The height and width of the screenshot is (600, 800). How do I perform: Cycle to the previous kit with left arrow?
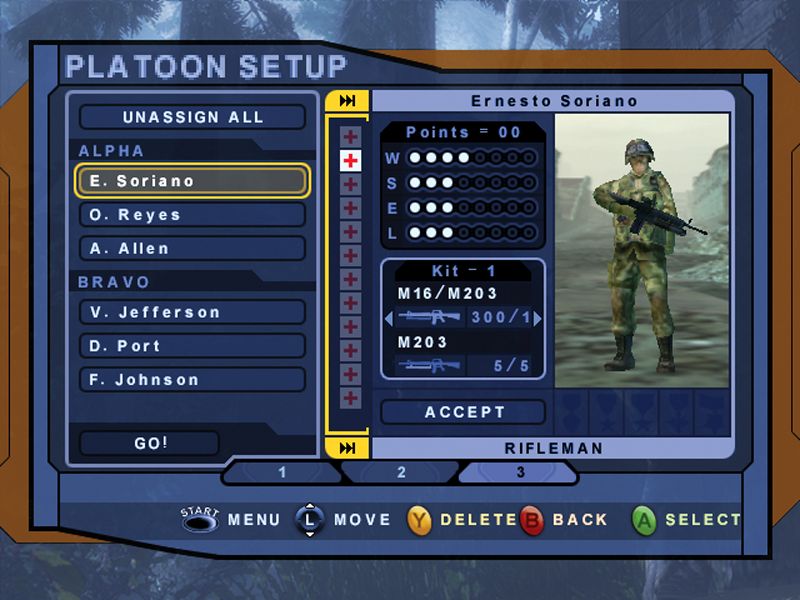(x=389, y=318)
